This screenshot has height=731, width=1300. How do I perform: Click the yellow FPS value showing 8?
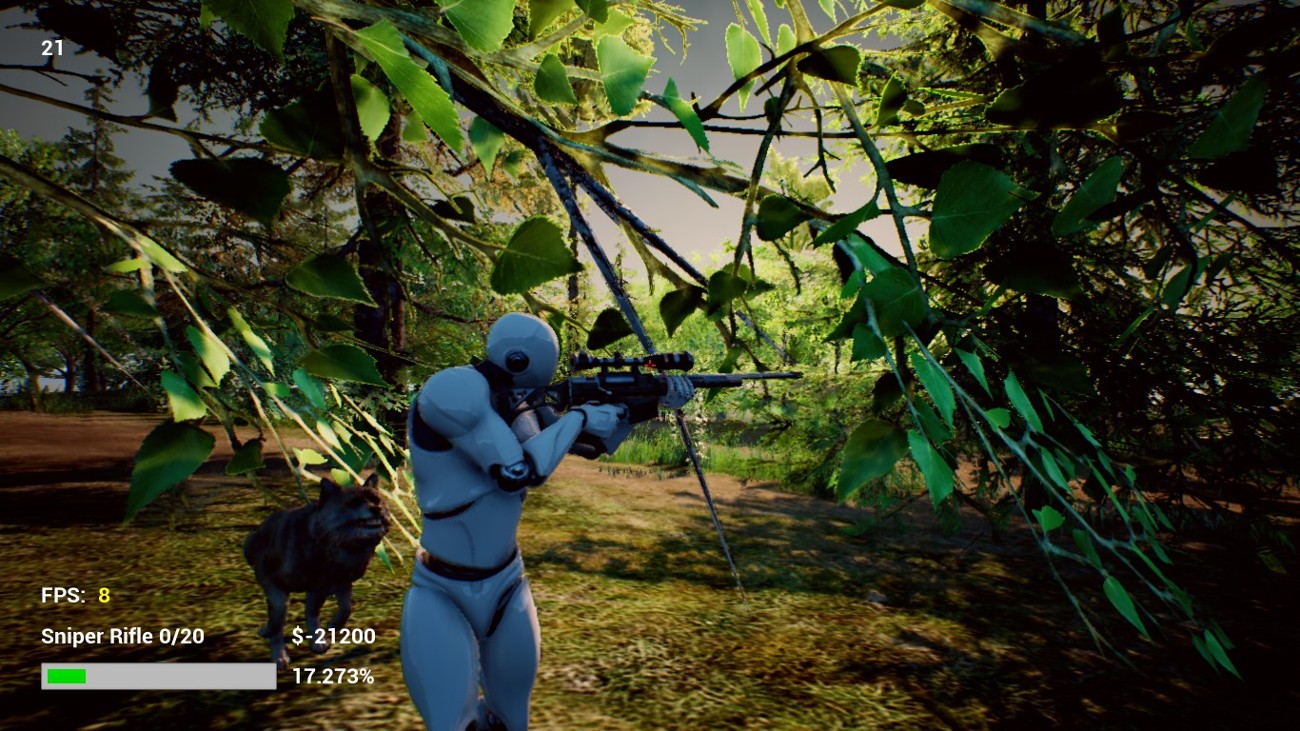(105, 594)
